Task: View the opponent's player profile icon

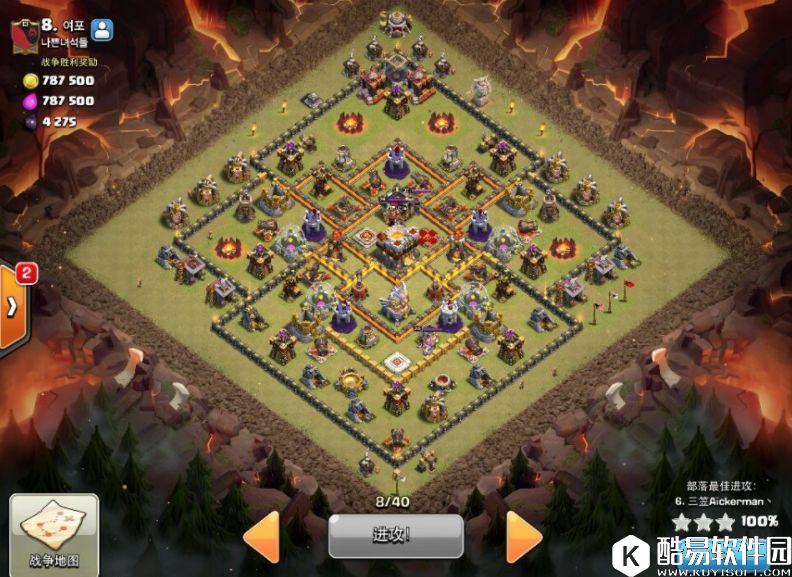Action: (x=103, y=30)
